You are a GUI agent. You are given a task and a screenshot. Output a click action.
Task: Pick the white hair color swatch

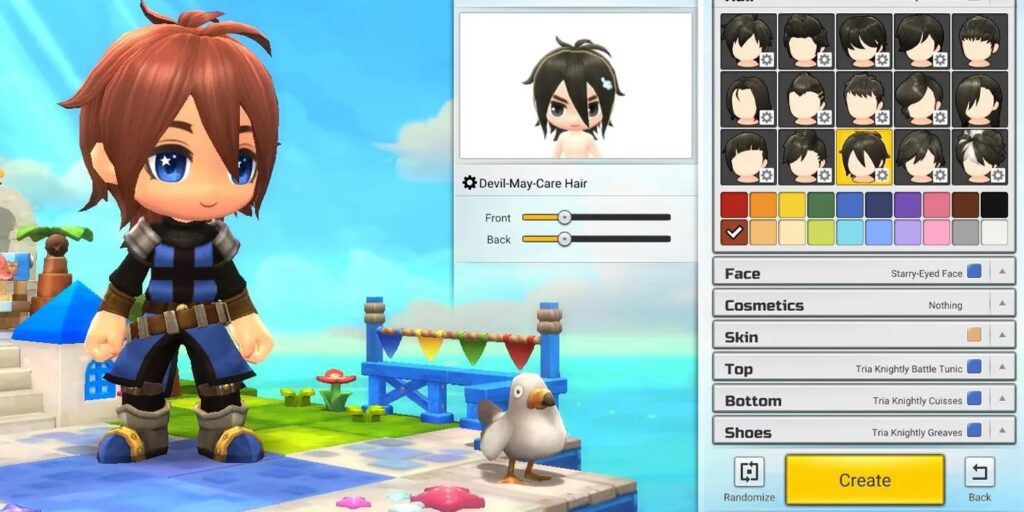coord(994,233)
